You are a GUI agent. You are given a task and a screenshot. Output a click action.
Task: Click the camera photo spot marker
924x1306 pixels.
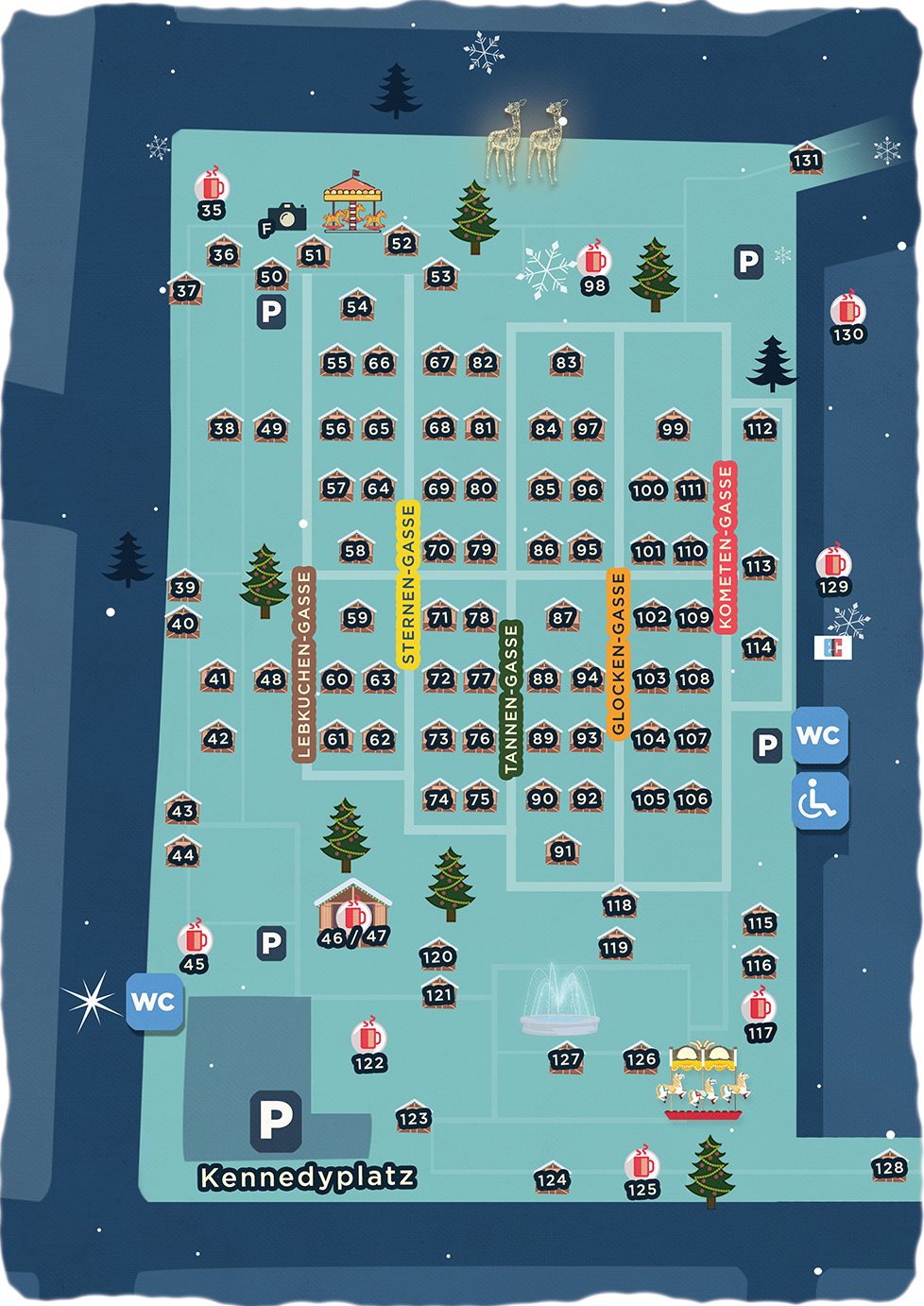point(284,220)
